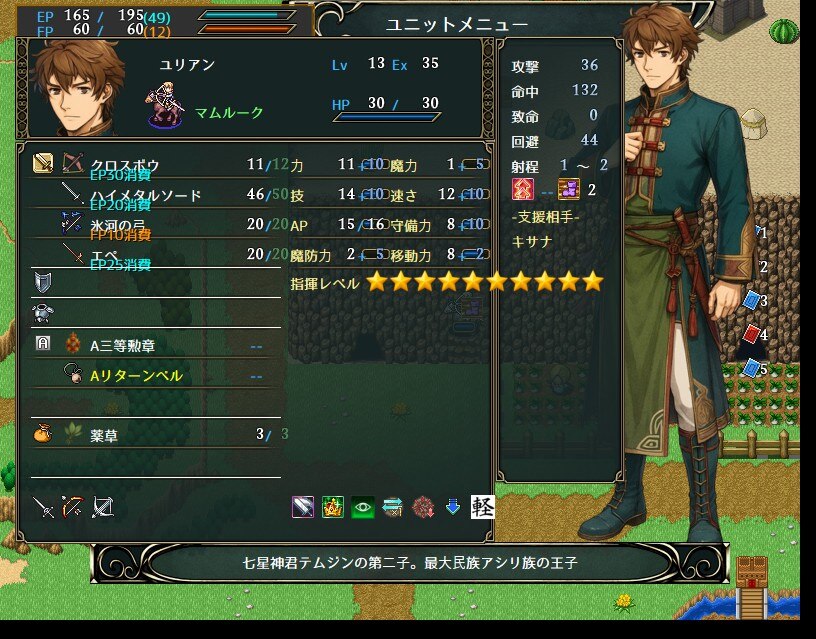Click the crossbow weapon proficiency icon
Image resolution: width=816 pixels, height=639 pixels.
pyautogui.click(x=102, y=507)
